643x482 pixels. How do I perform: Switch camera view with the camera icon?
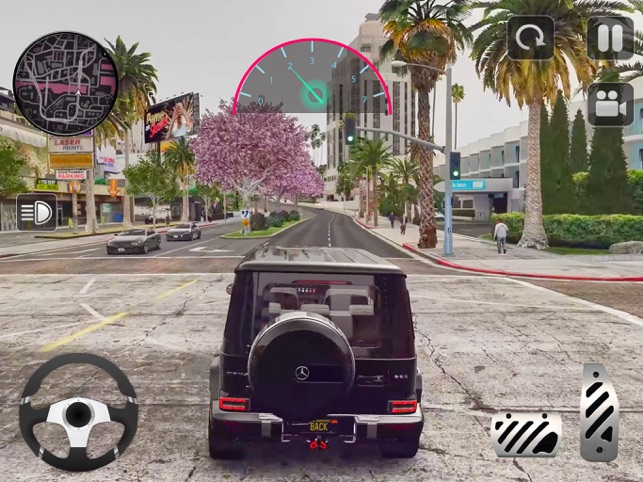(609, 103)
